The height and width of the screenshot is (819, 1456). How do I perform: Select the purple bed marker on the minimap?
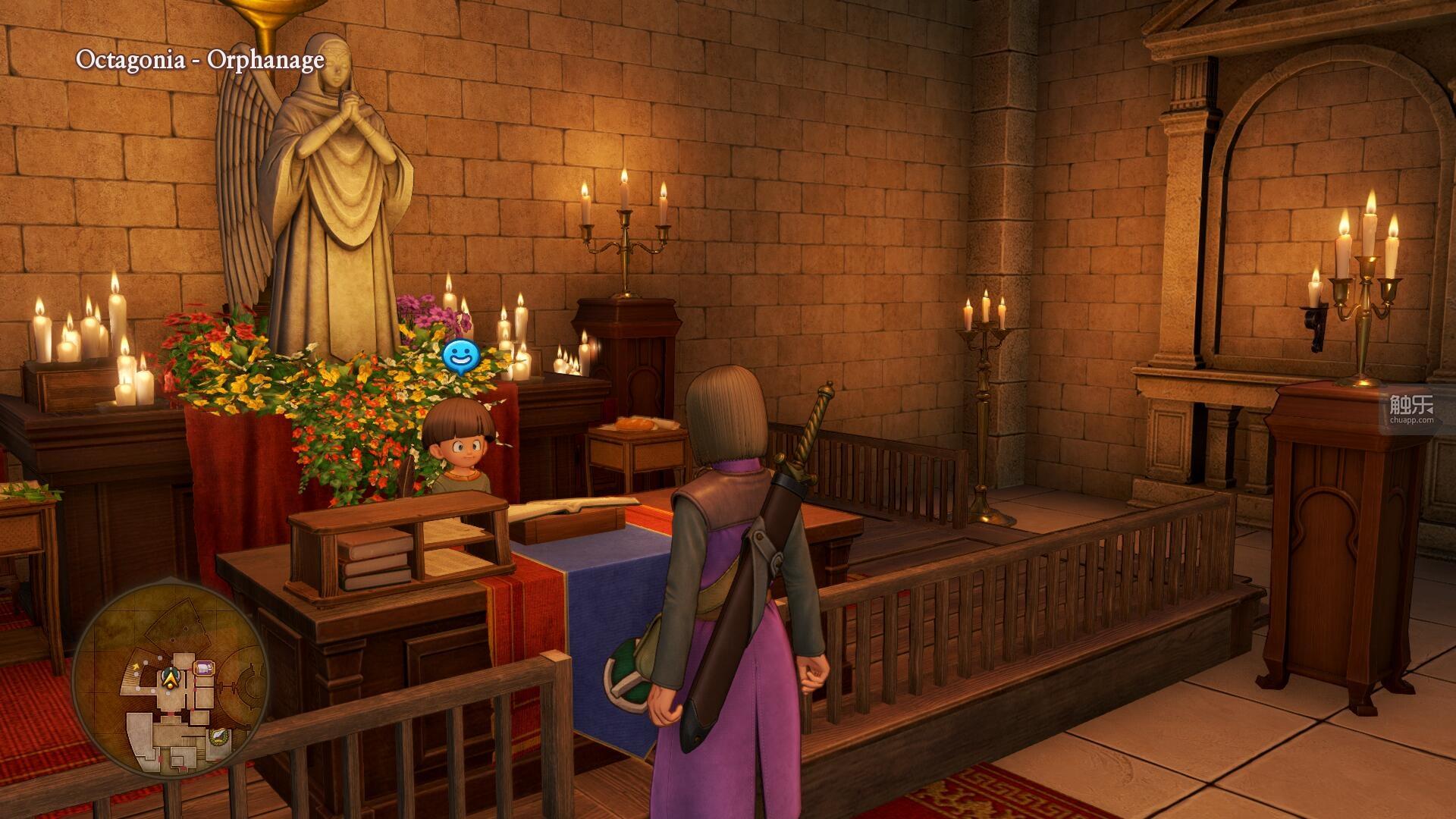pos(204,668)
